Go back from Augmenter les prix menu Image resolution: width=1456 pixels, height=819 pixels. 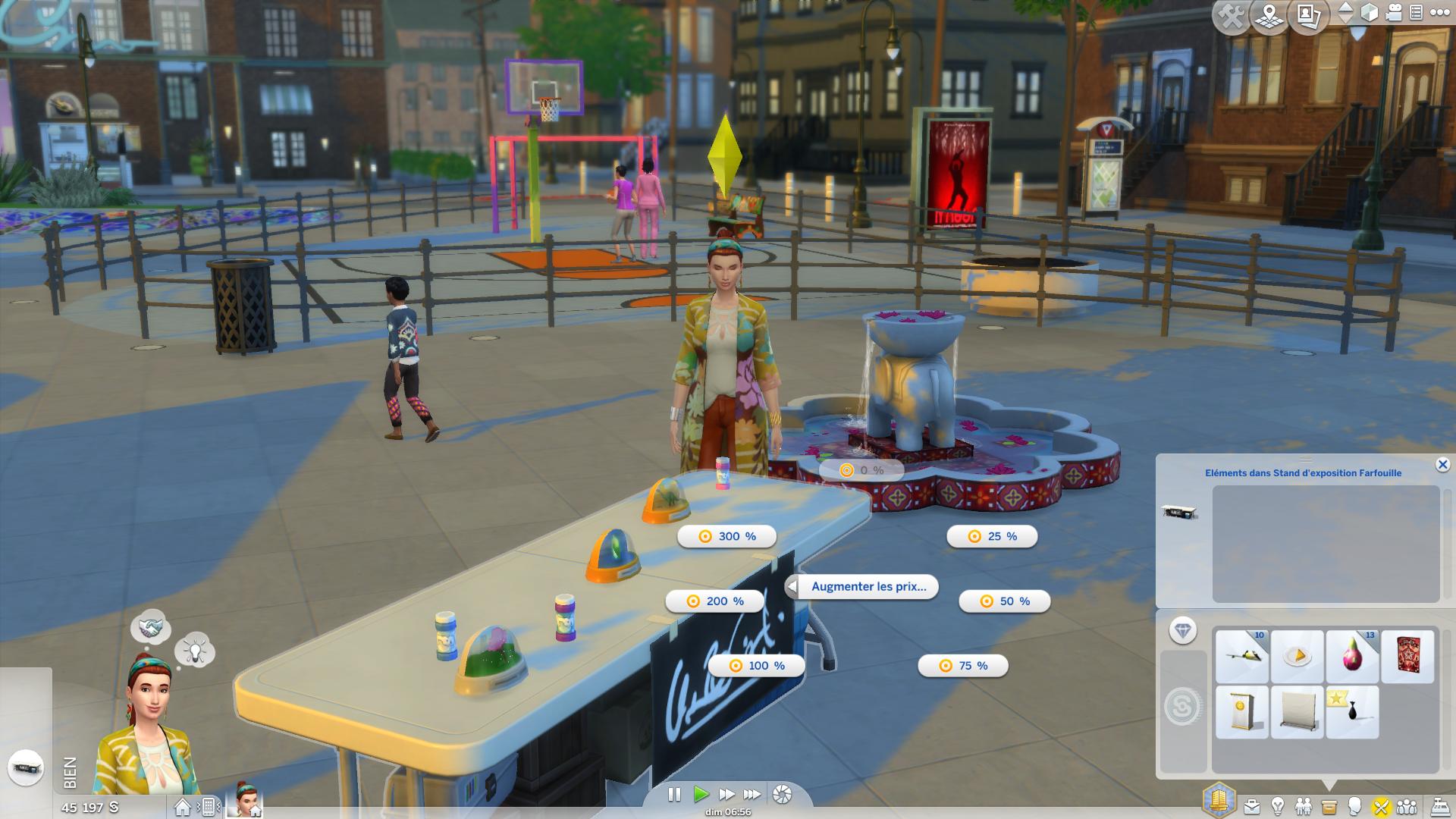[x=792, y=587]
